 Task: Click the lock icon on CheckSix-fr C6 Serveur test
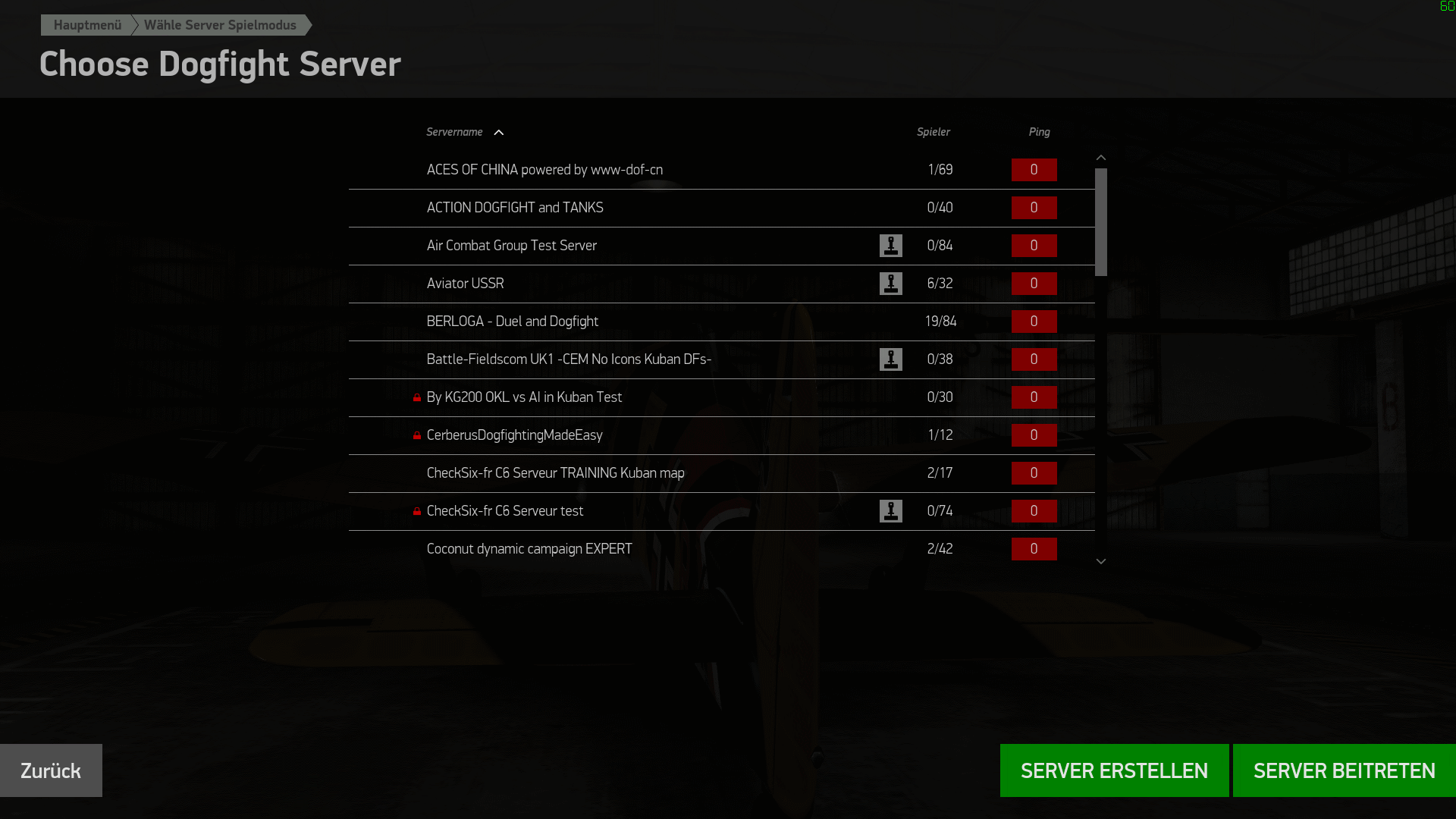point(417,511)
